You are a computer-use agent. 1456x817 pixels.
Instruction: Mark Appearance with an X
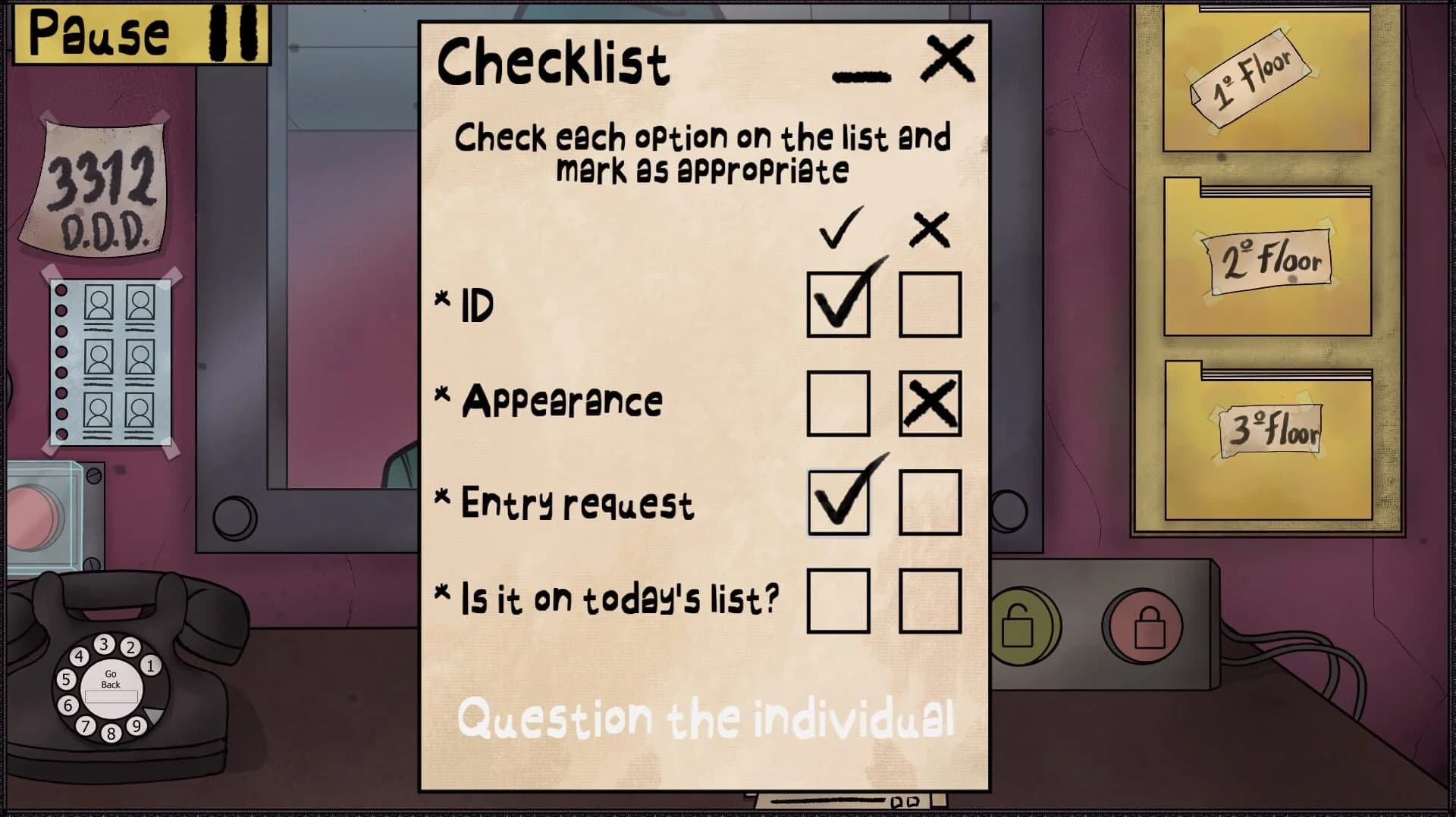930,403
